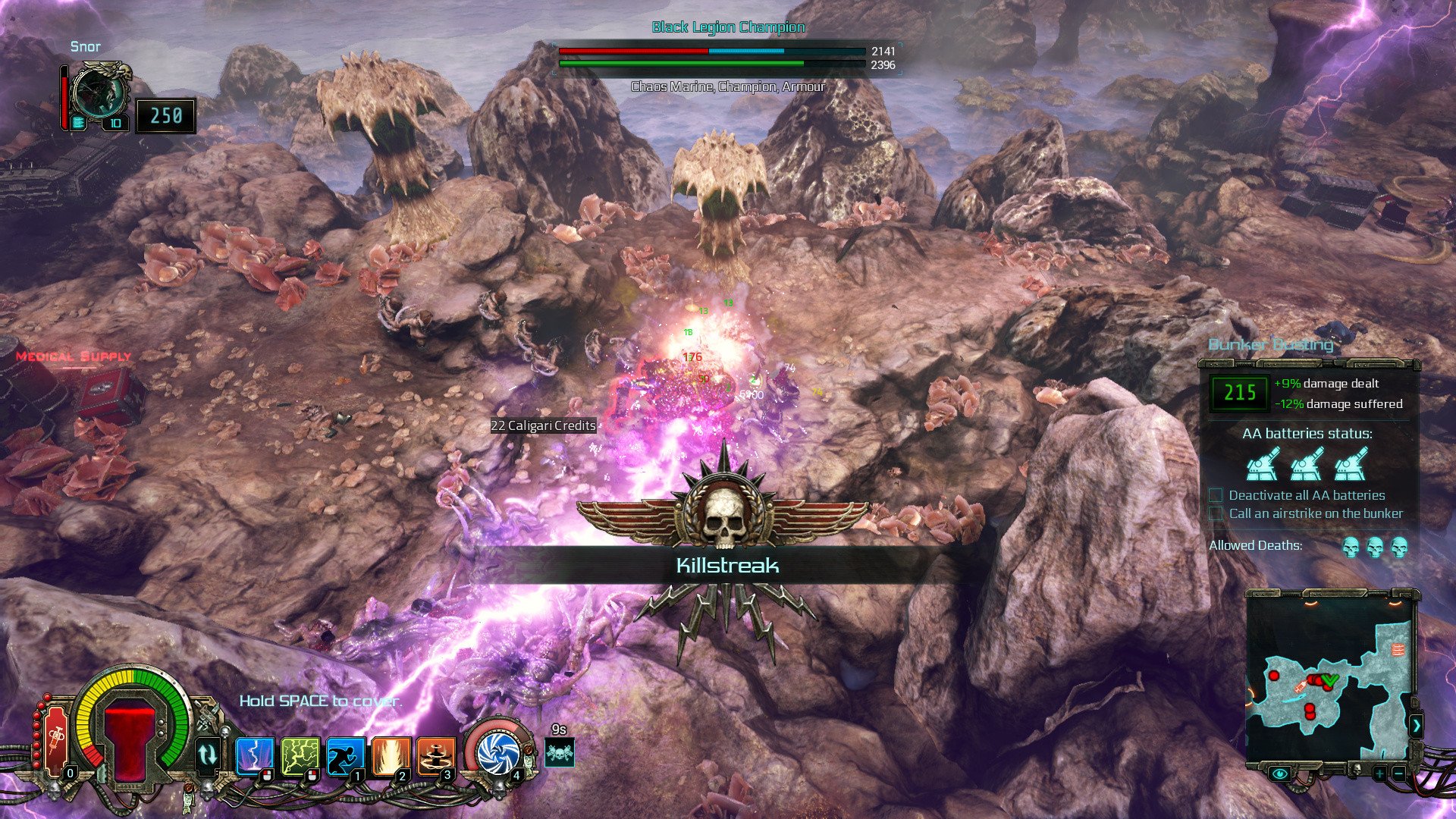Activate the blue lightning strike ability

(x=253, y=755)
